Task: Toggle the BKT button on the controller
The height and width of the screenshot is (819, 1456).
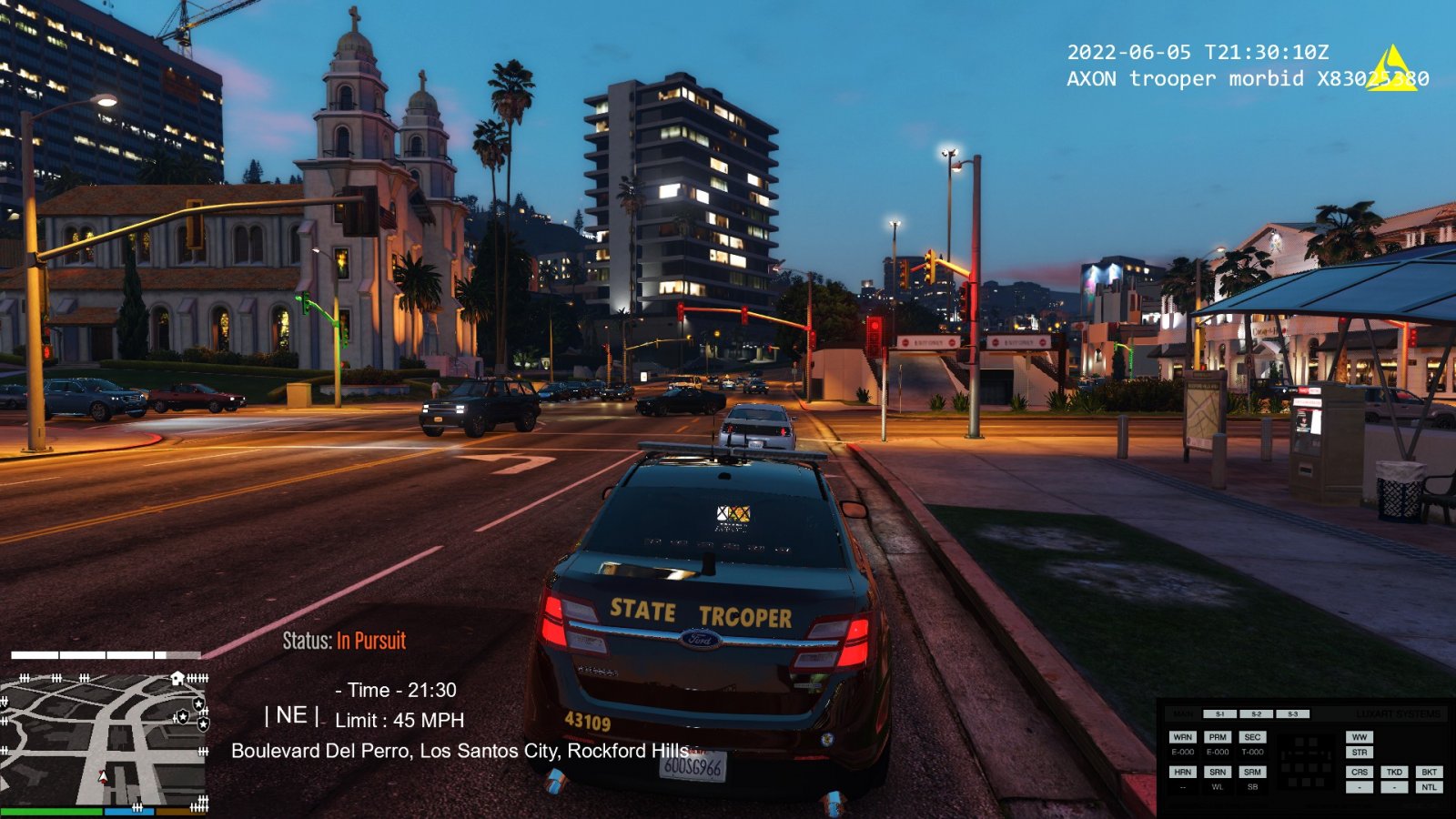Action: (x=1429, y=772)
